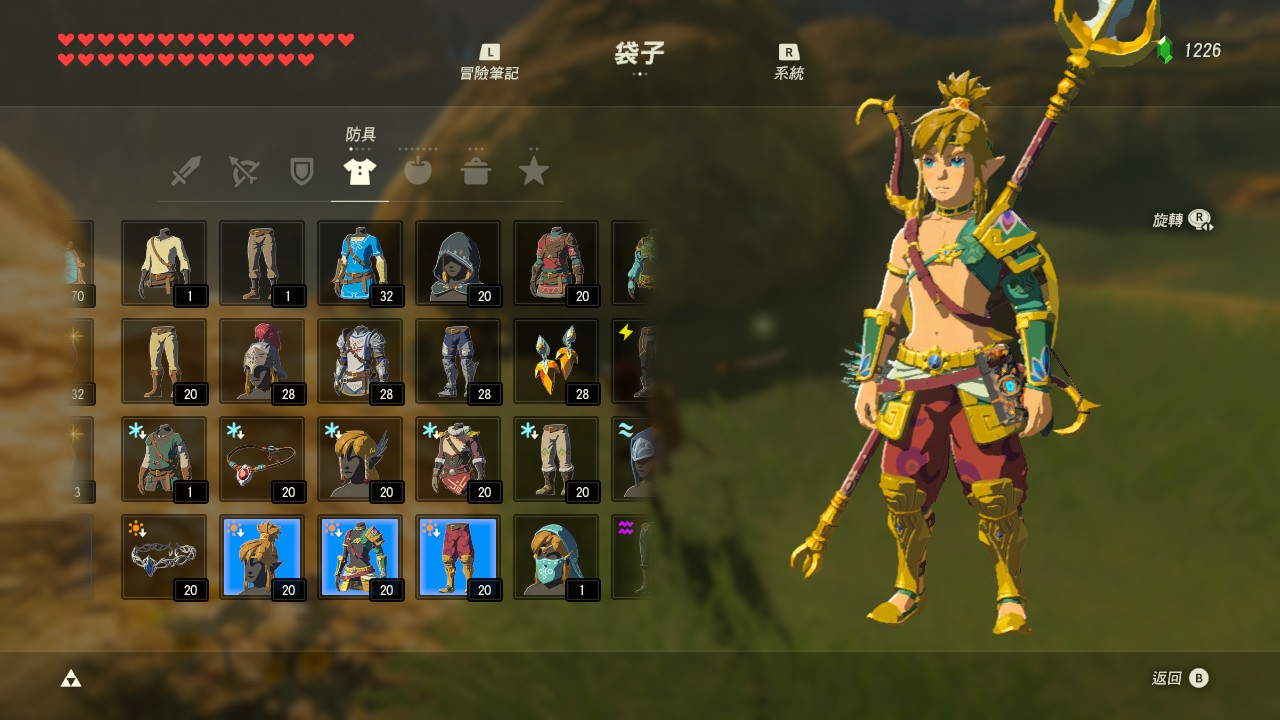This screenshot has width=1280, height=720.
Task: Click the armor shirt category icon
Action: [359, 170]
